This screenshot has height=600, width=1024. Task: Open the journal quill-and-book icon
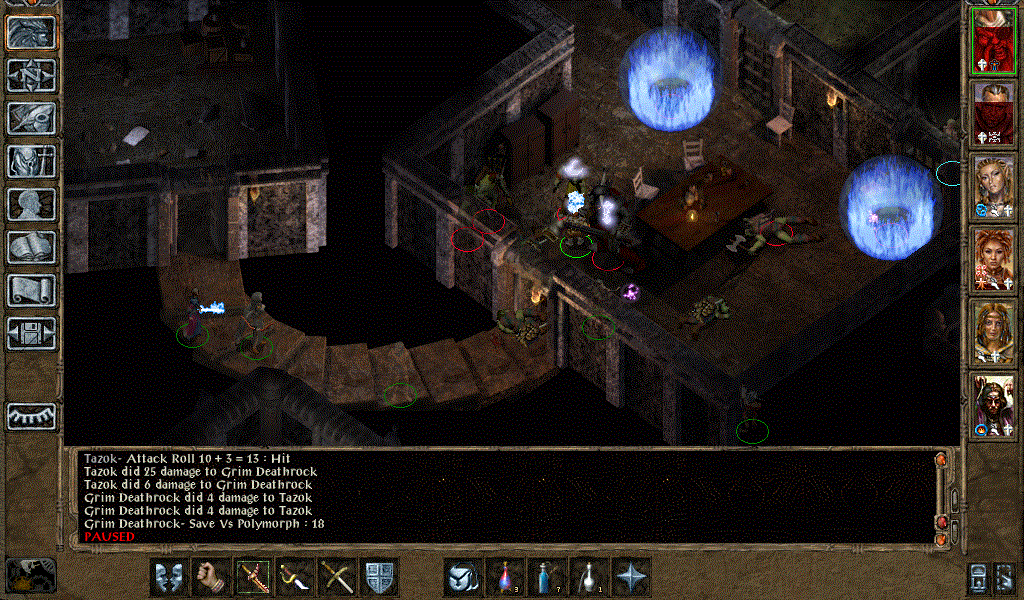click(31, 118)
